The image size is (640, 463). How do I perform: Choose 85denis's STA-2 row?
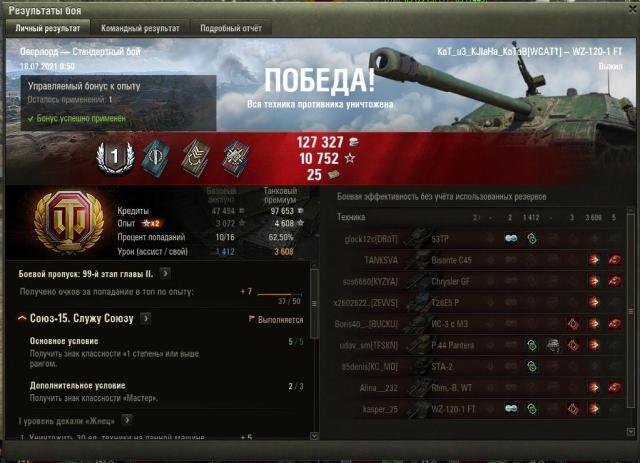pos(480,366)
